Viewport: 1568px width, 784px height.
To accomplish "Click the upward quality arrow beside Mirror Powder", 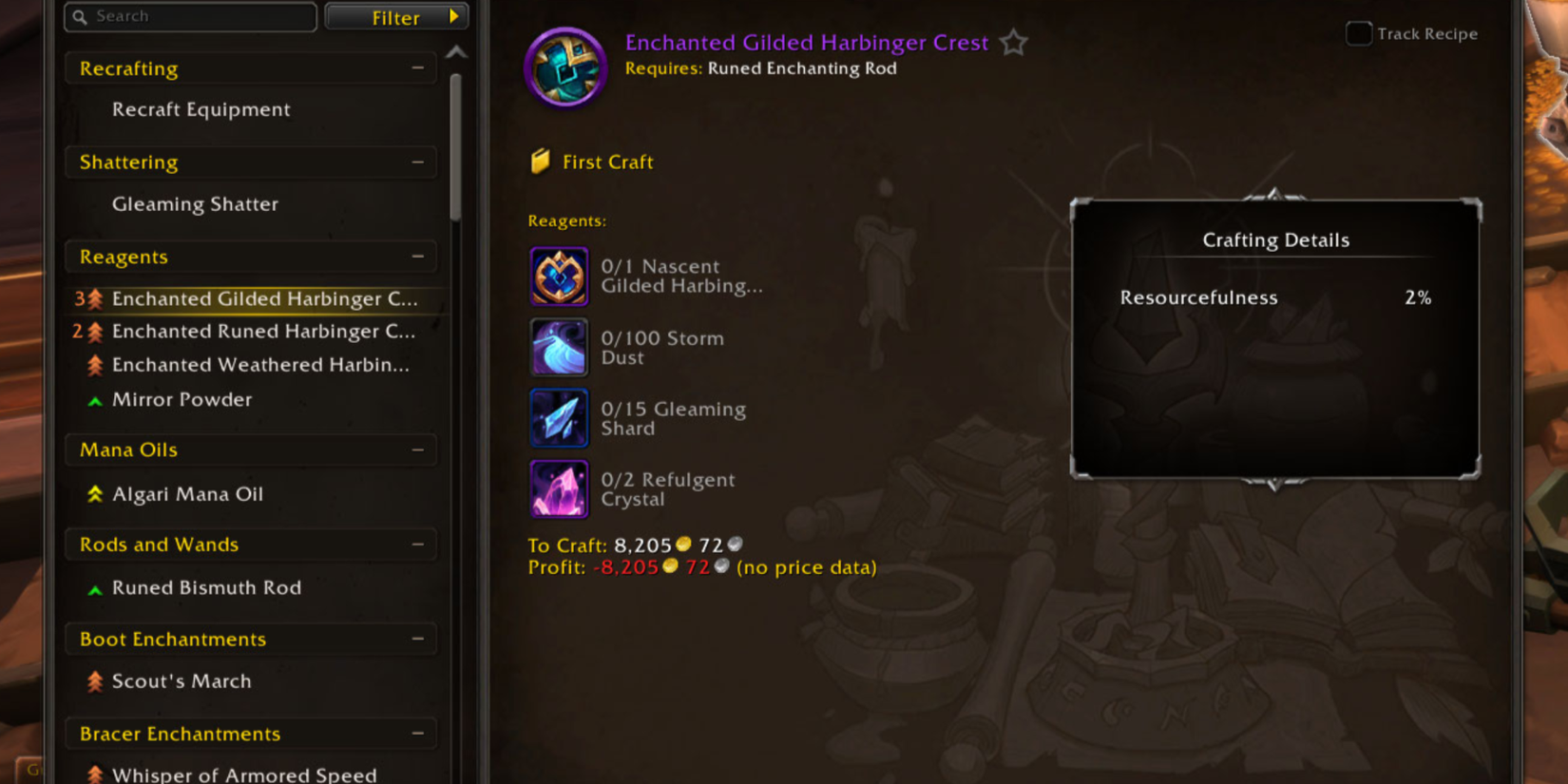I will pyautogui.click(x=94, y=400).
